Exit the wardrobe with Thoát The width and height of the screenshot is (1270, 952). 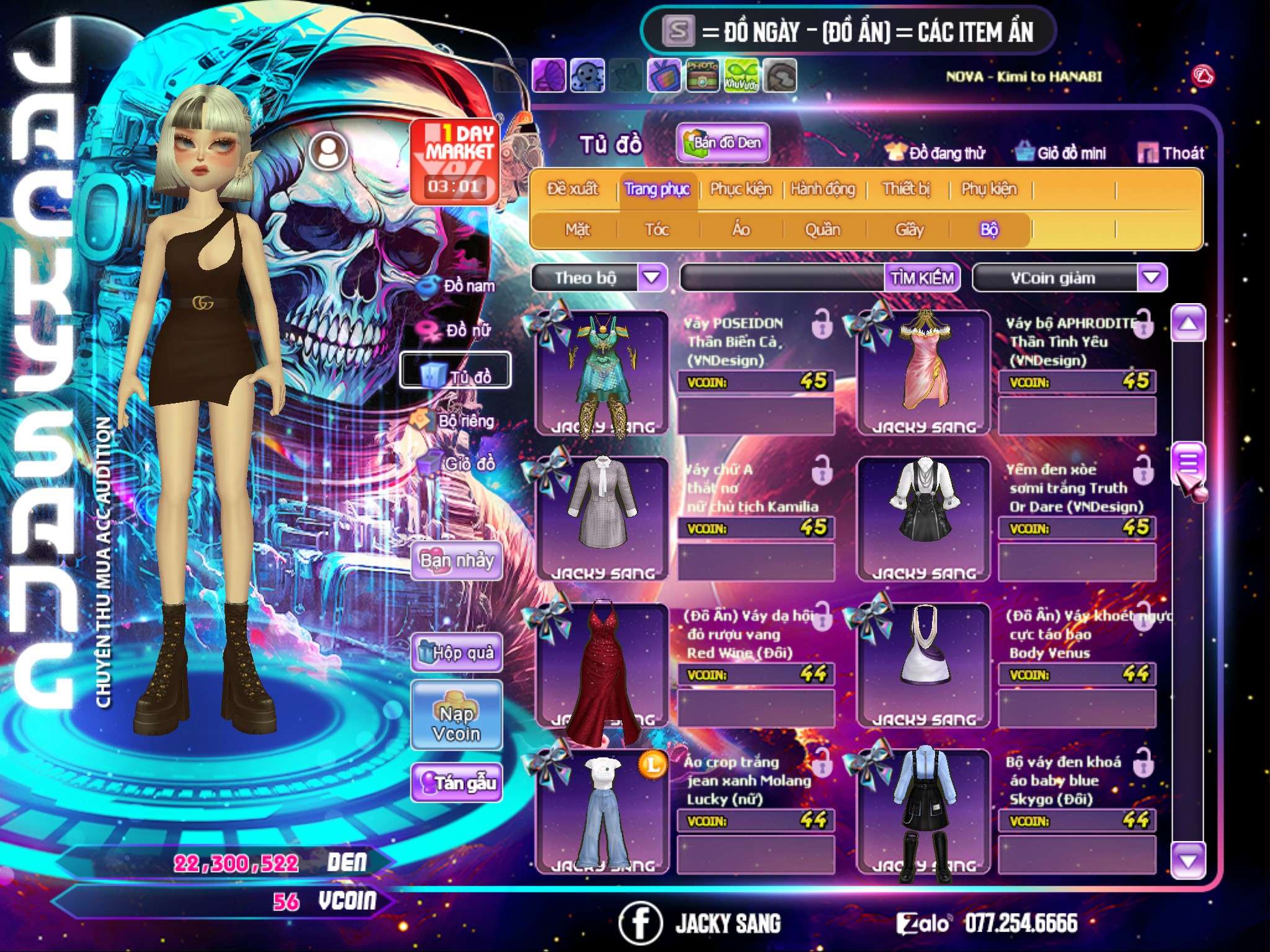1172,152
